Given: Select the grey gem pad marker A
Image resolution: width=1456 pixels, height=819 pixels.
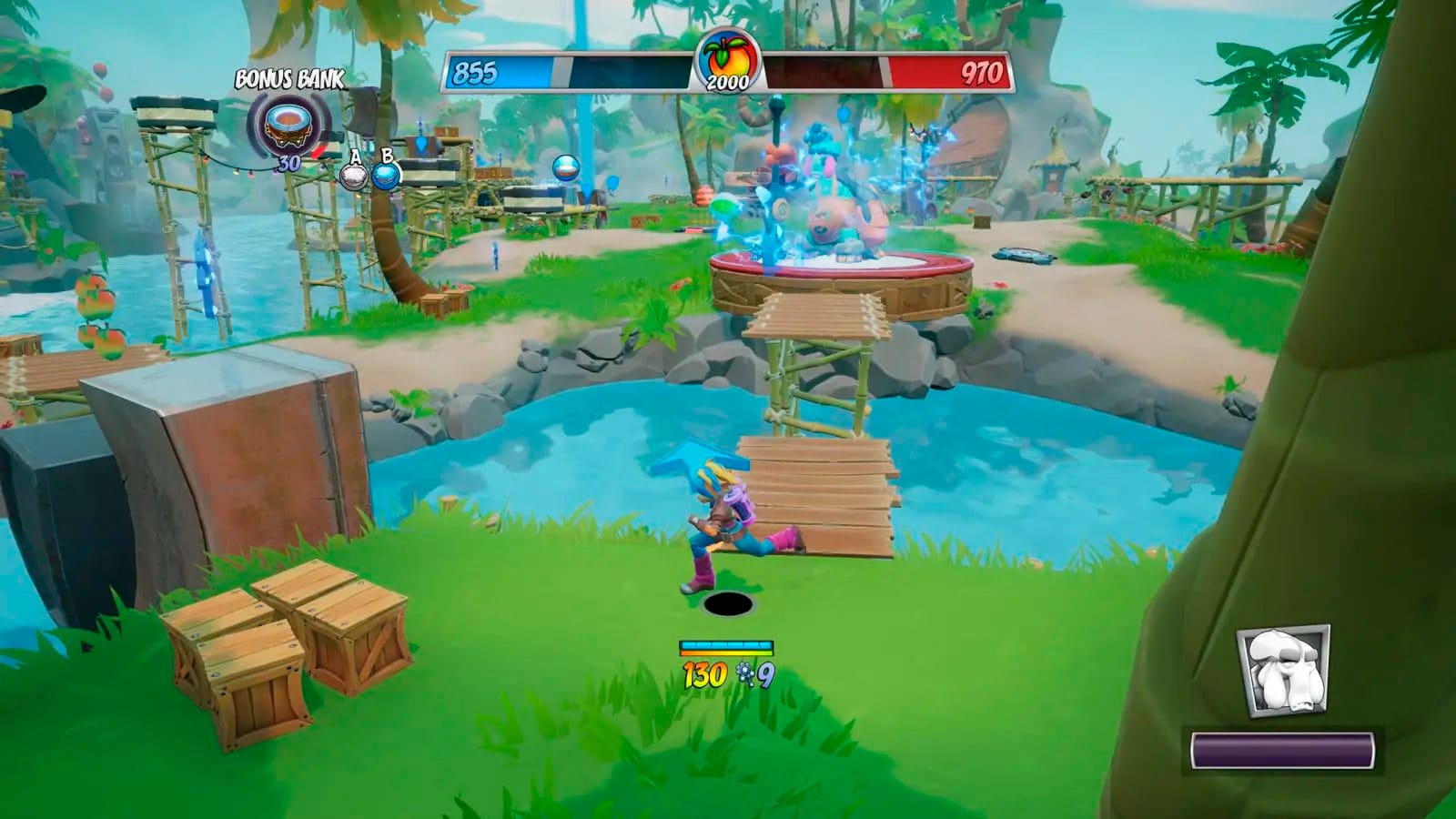Looking at the screenshot, I should coord(354,174).
